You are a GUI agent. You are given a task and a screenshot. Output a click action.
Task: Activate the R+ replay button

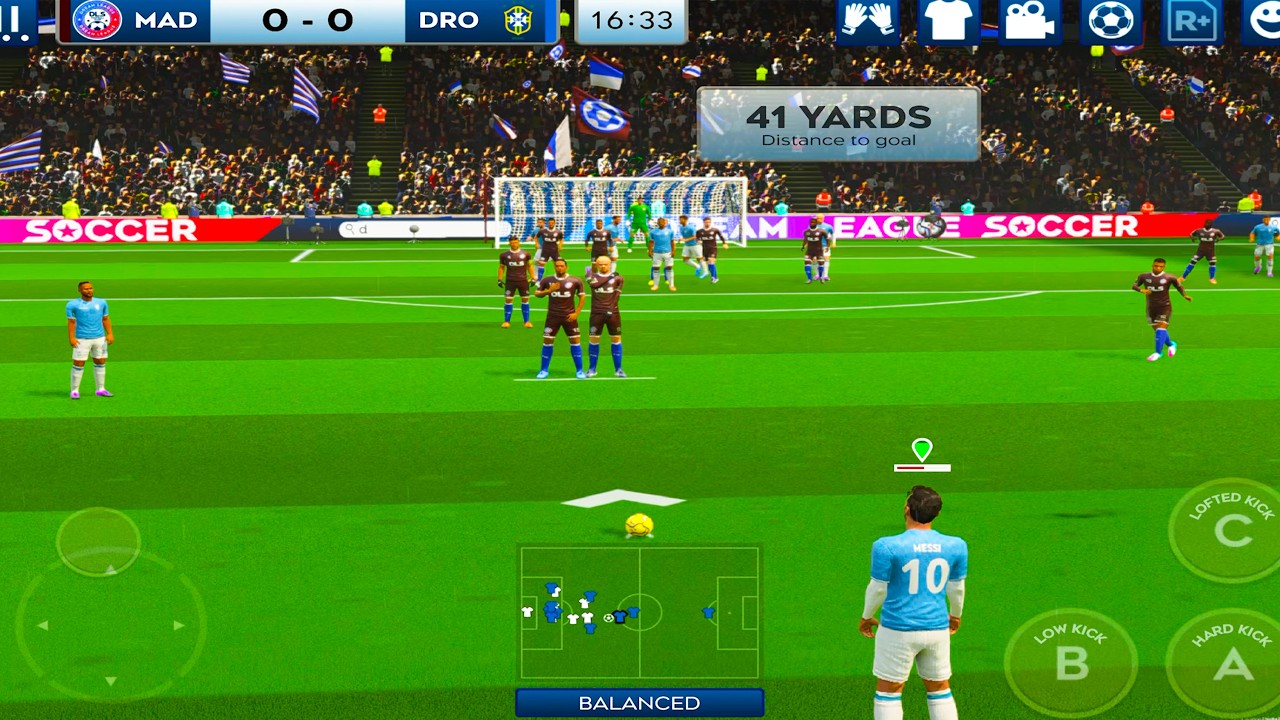point(1192,21)
